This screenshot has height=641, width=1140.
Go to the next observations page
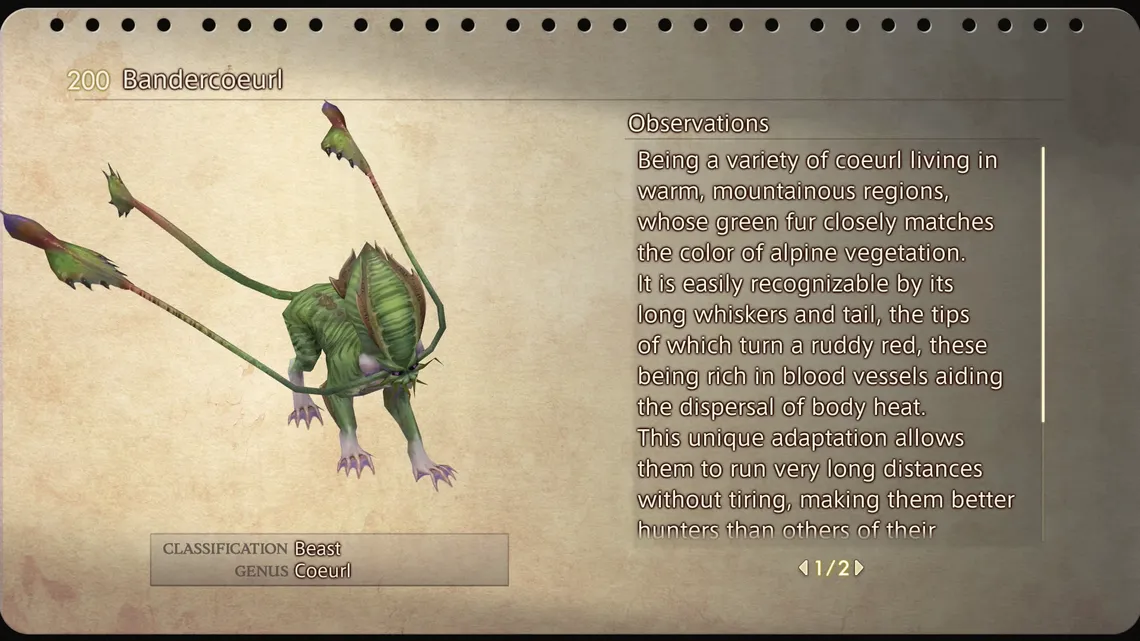pyautogui.click(x=859, y=568)
